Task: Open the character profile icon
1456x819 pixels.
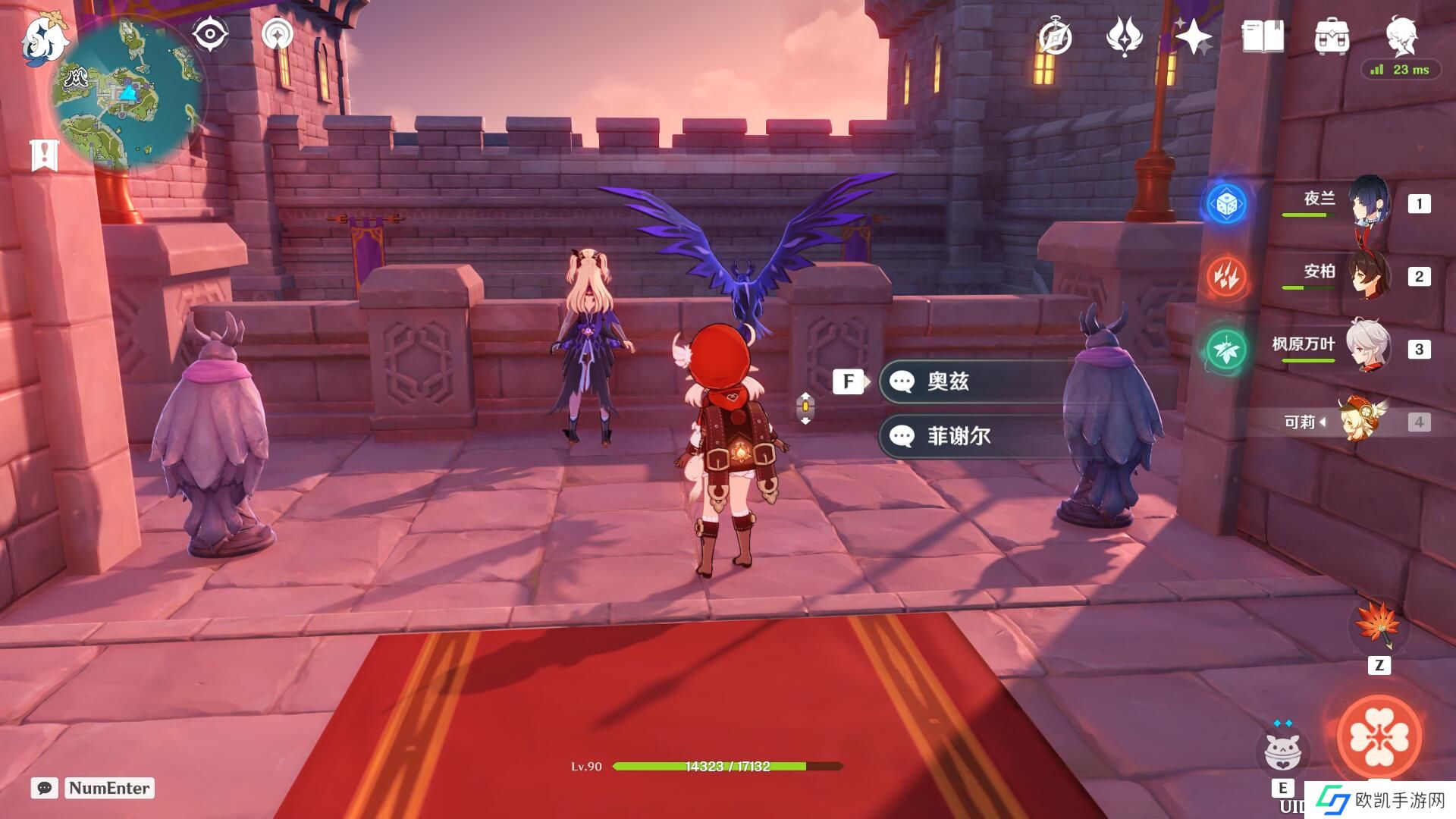Action: (1401, 36)
